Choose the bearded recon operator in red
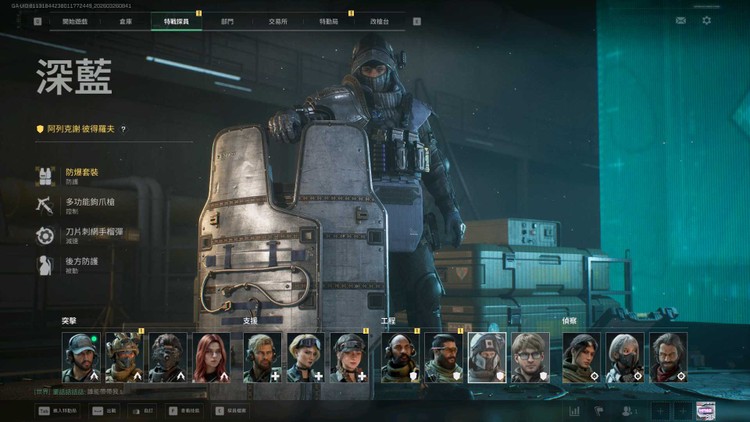750x422 pixels. point(668,358)
